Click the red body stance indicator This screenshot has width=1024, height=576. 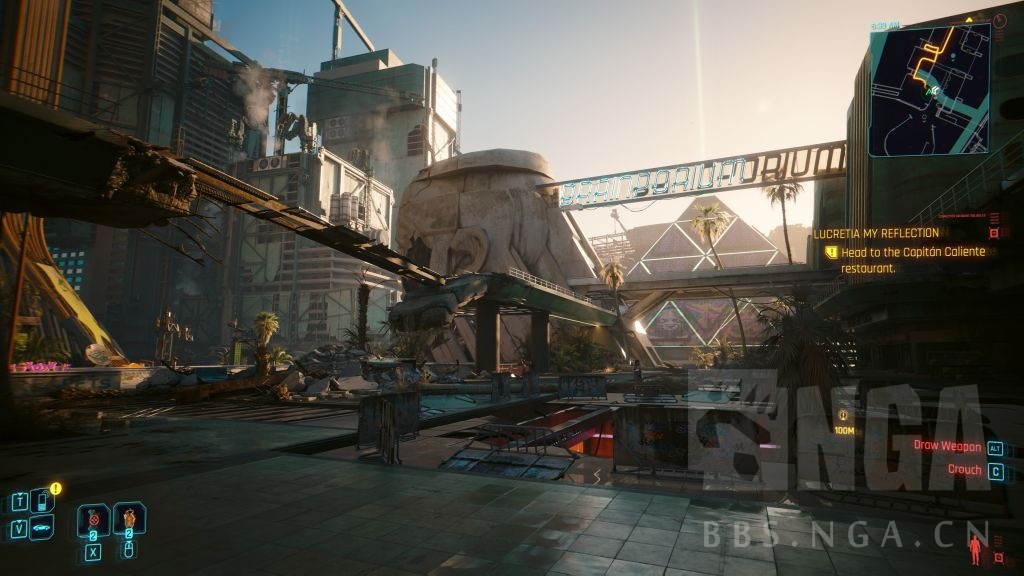point(974,548)
